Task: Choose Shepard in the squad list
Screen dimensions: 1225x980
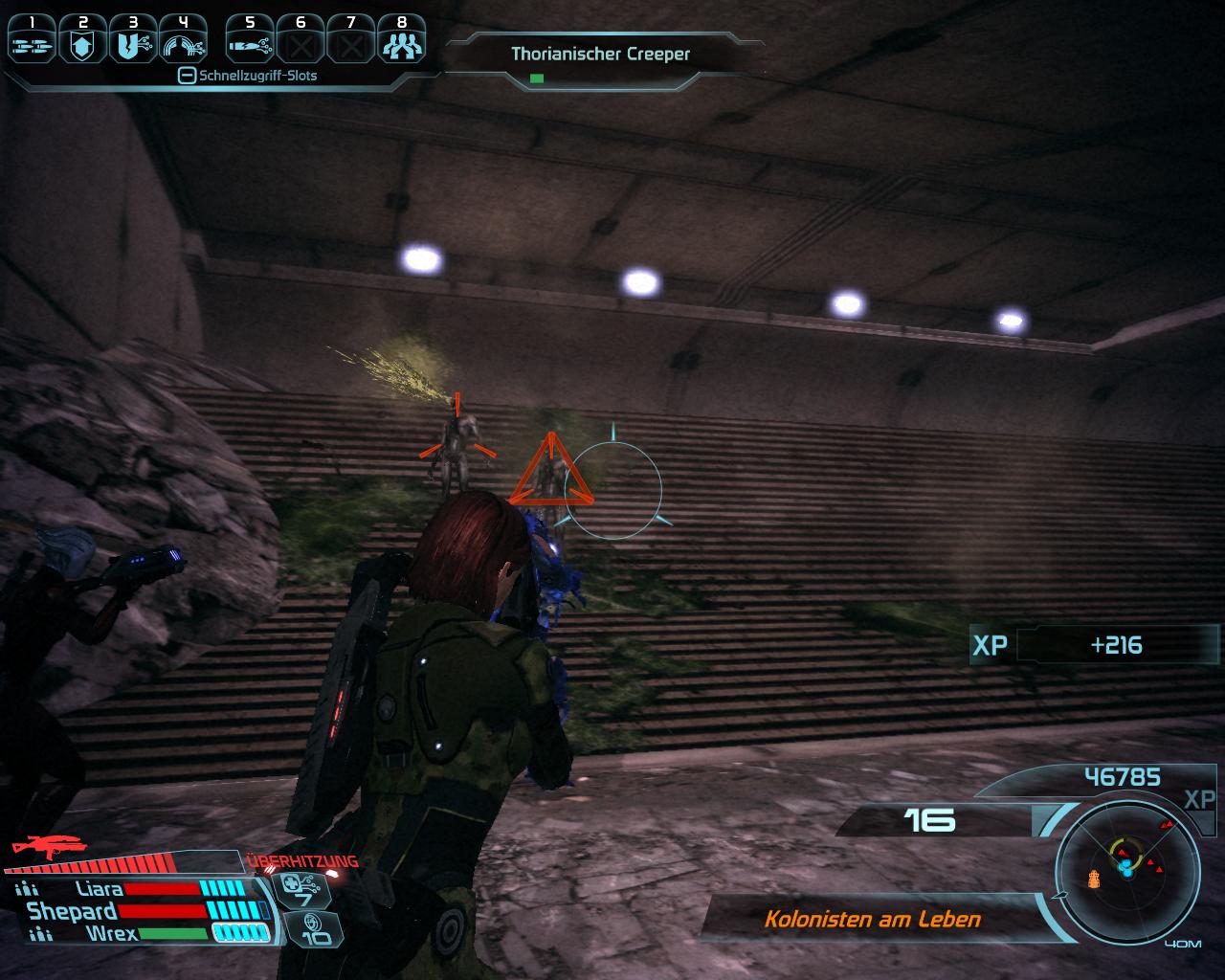Action: pos(72,911)
